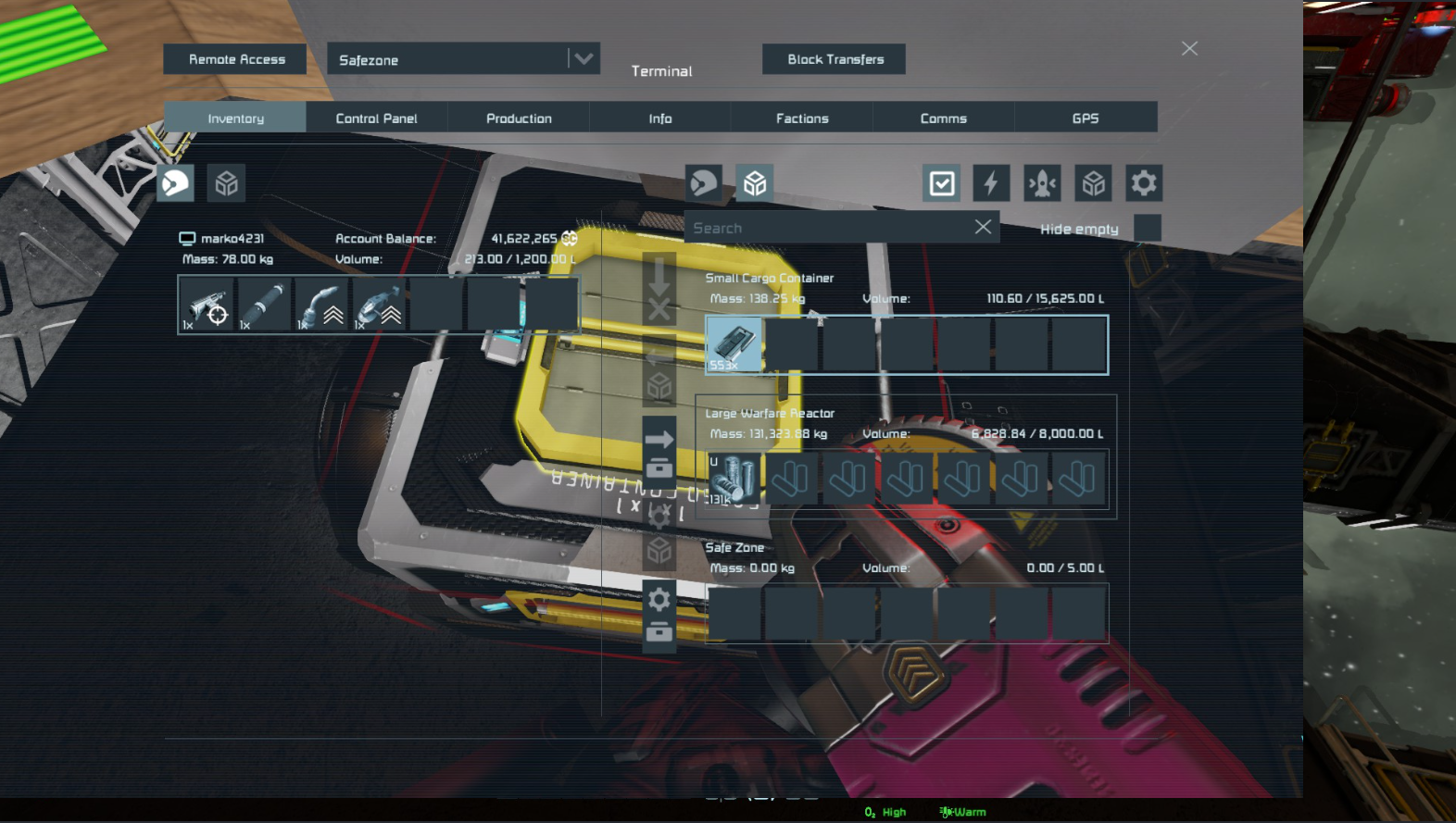Close the terminal window
Image resolution: width=1456 pixels, height=823 pixels.
1189,48
